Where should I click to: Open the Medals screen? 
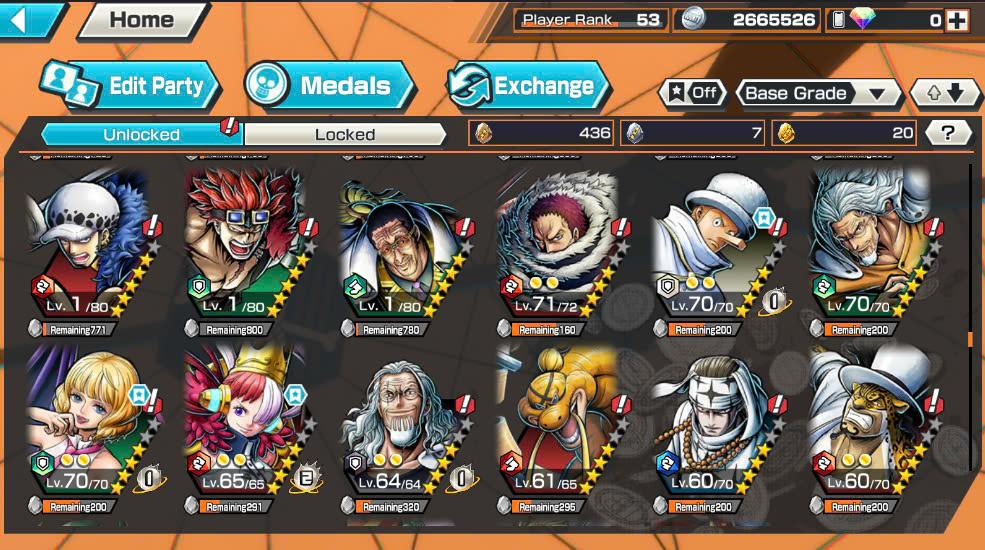click(330, 86)
